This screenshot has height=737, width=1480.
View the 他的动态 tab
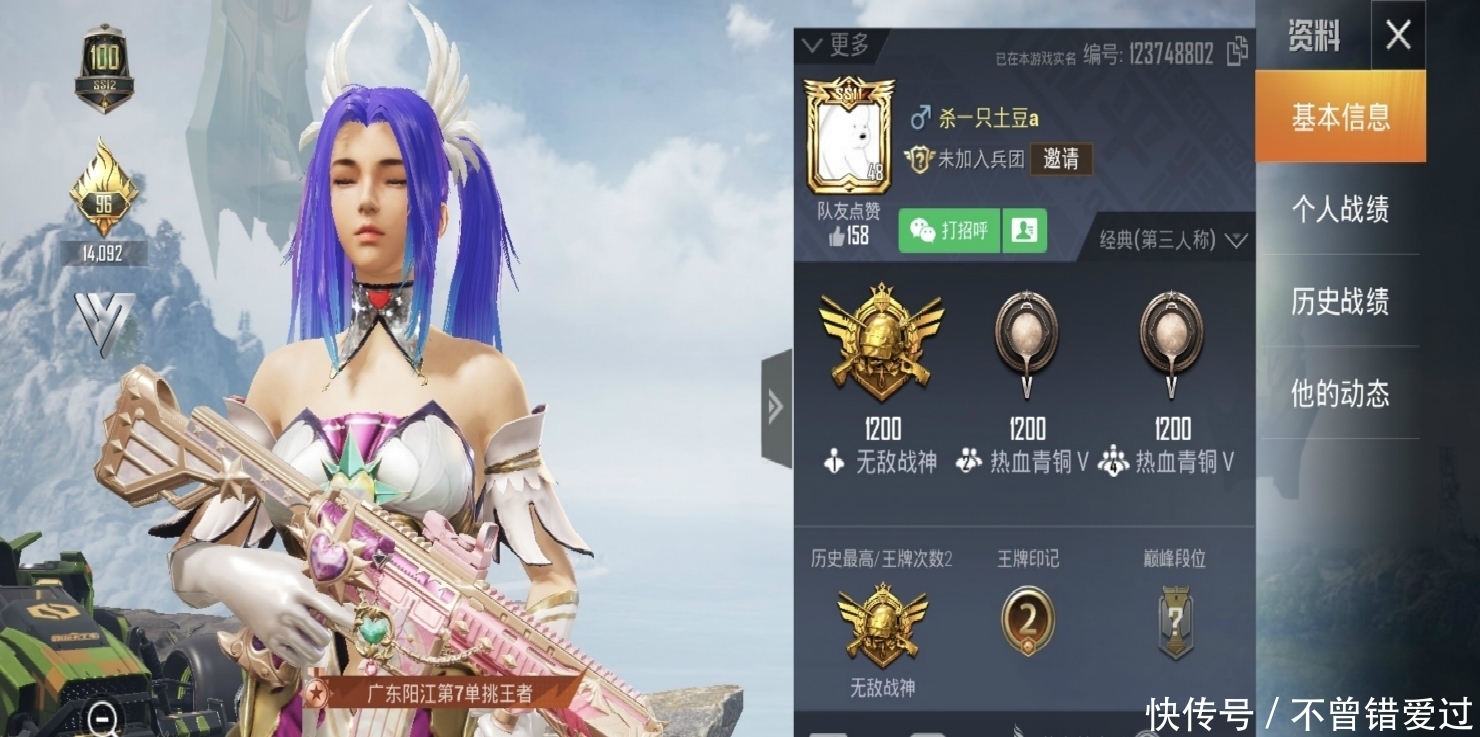tap(1340, 393)
